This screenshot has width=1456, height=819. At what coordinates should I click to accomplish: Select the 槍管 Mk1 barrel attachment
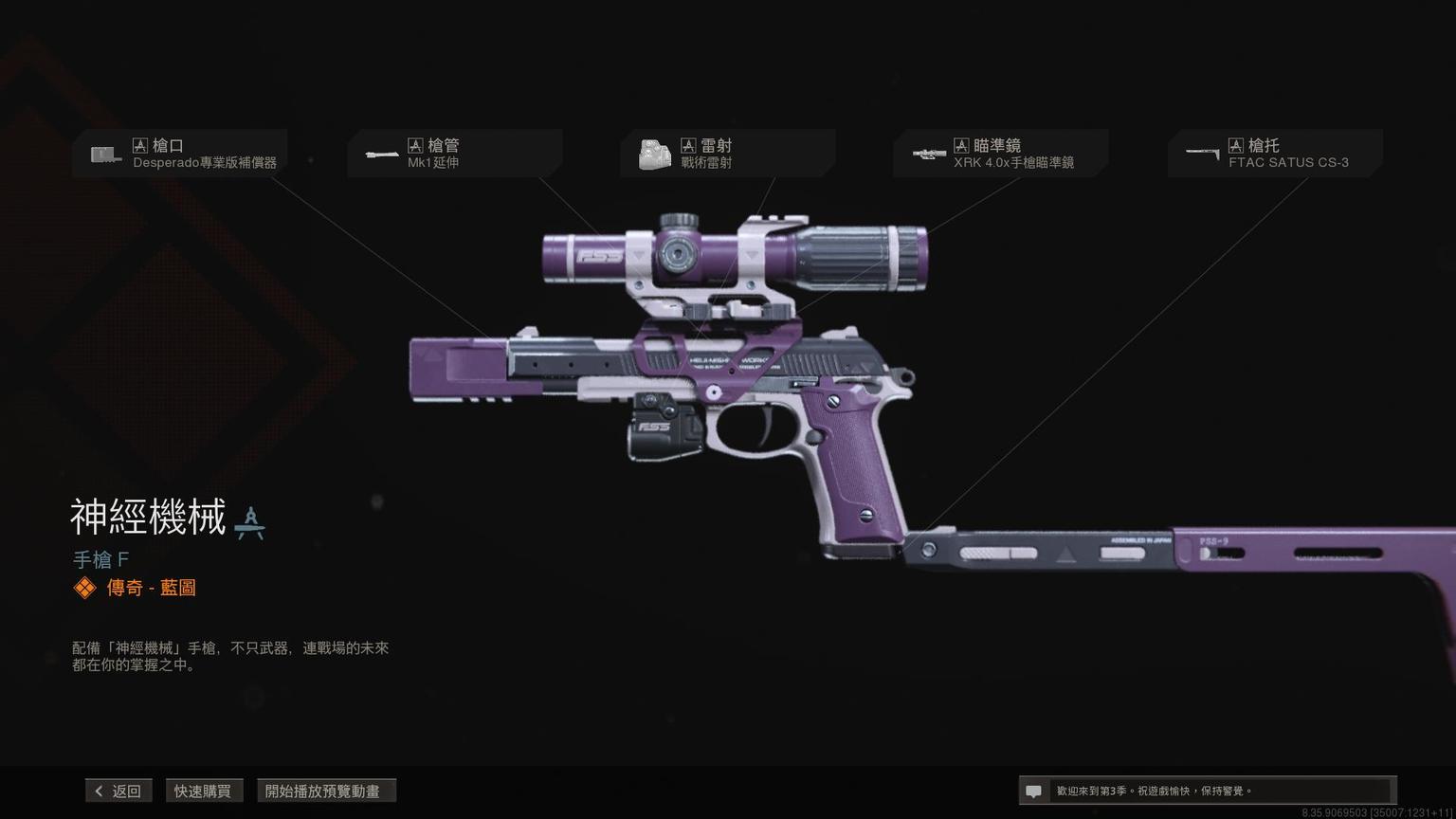click(x=455, y=154)
